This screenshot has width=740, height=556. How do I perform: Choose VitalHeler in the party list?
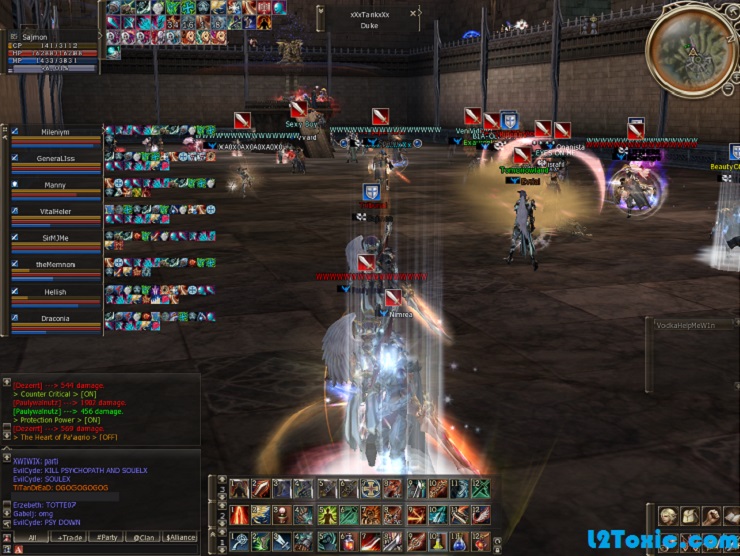point(55,212)
